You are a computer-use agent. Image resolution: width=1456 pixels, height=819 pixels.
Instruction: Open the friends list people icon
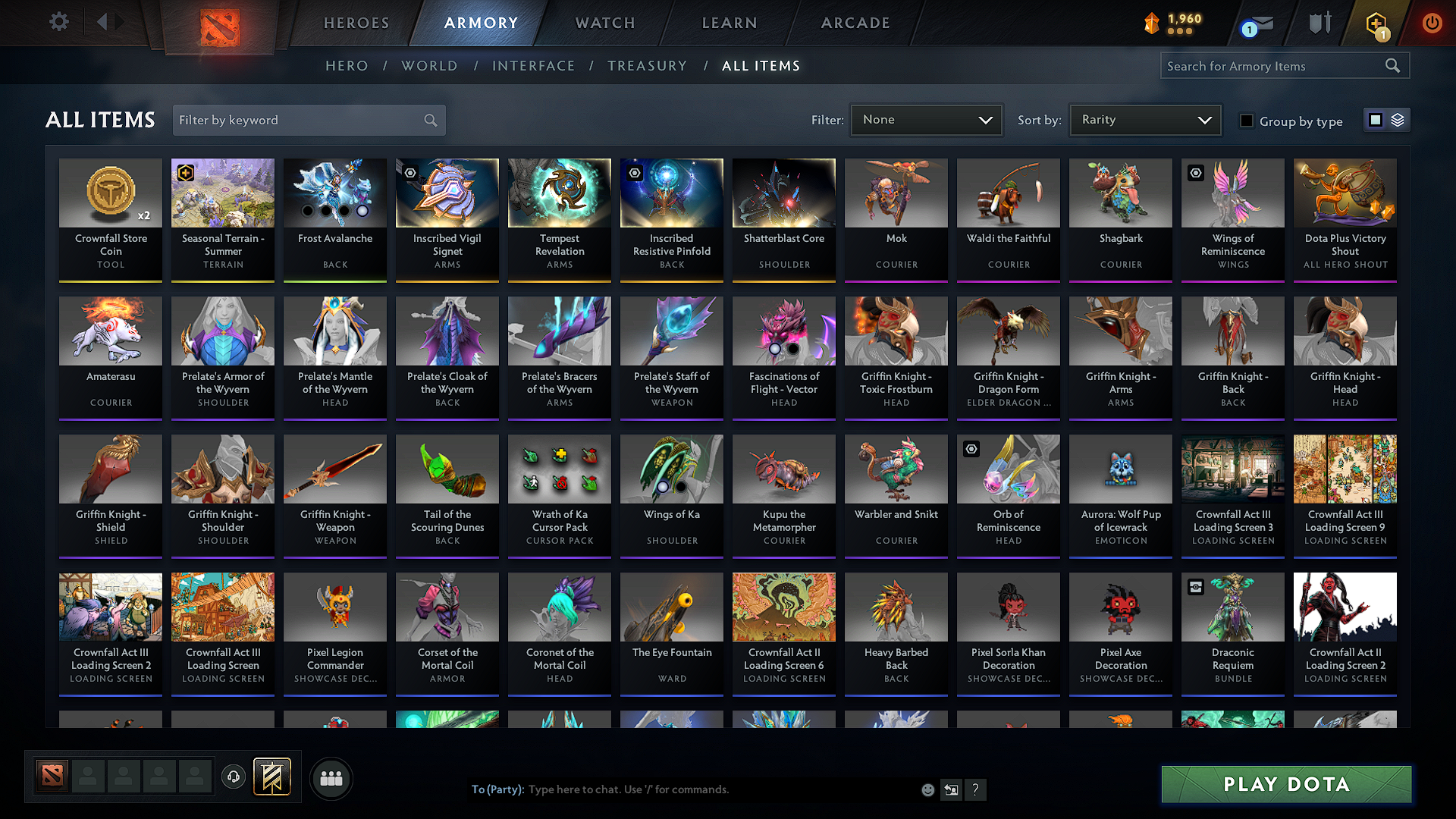331,778
